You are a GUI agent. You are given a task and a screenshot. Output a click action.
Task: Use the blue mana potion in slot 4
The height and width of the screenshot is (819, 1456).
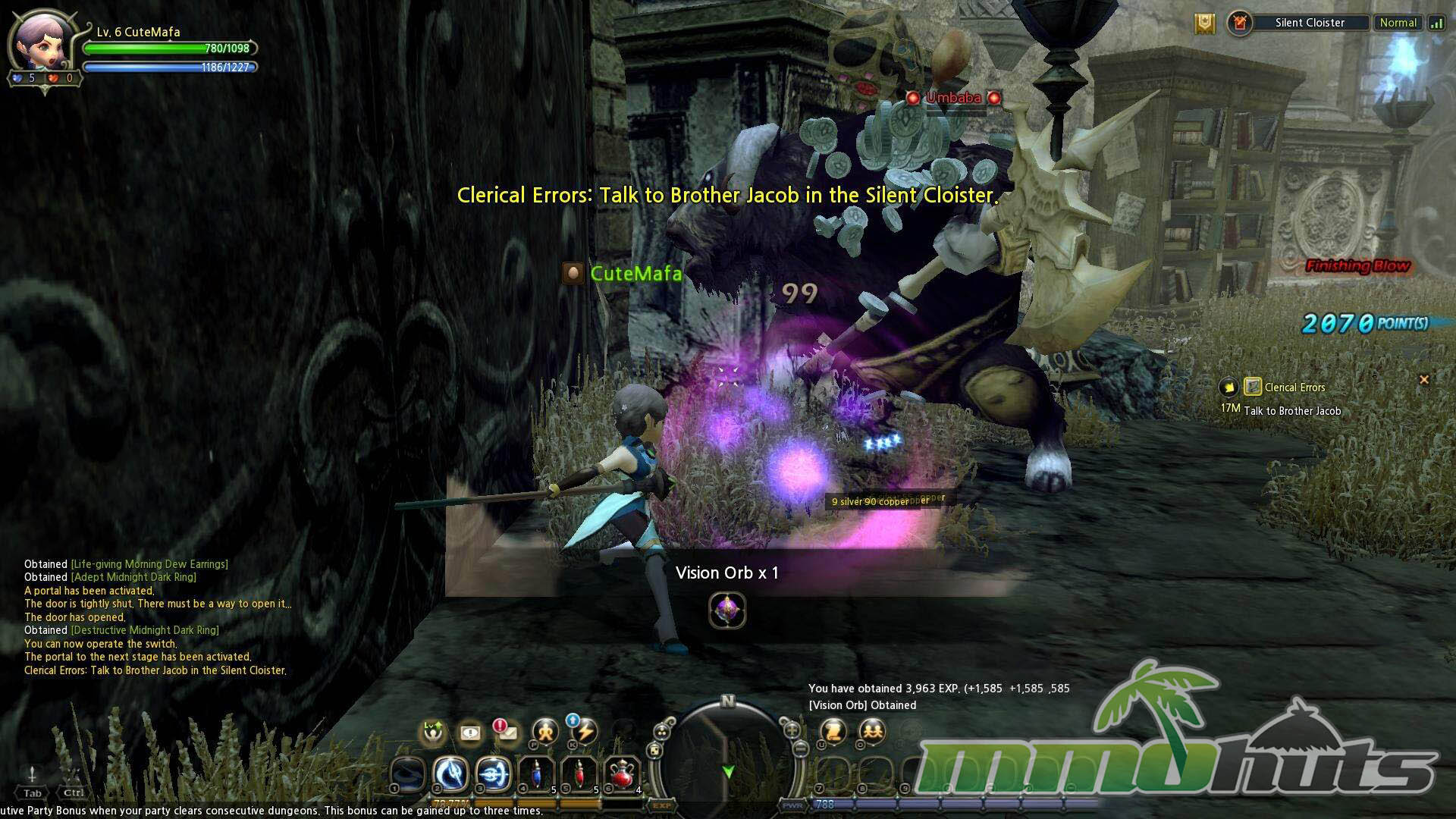pos(536,774)
